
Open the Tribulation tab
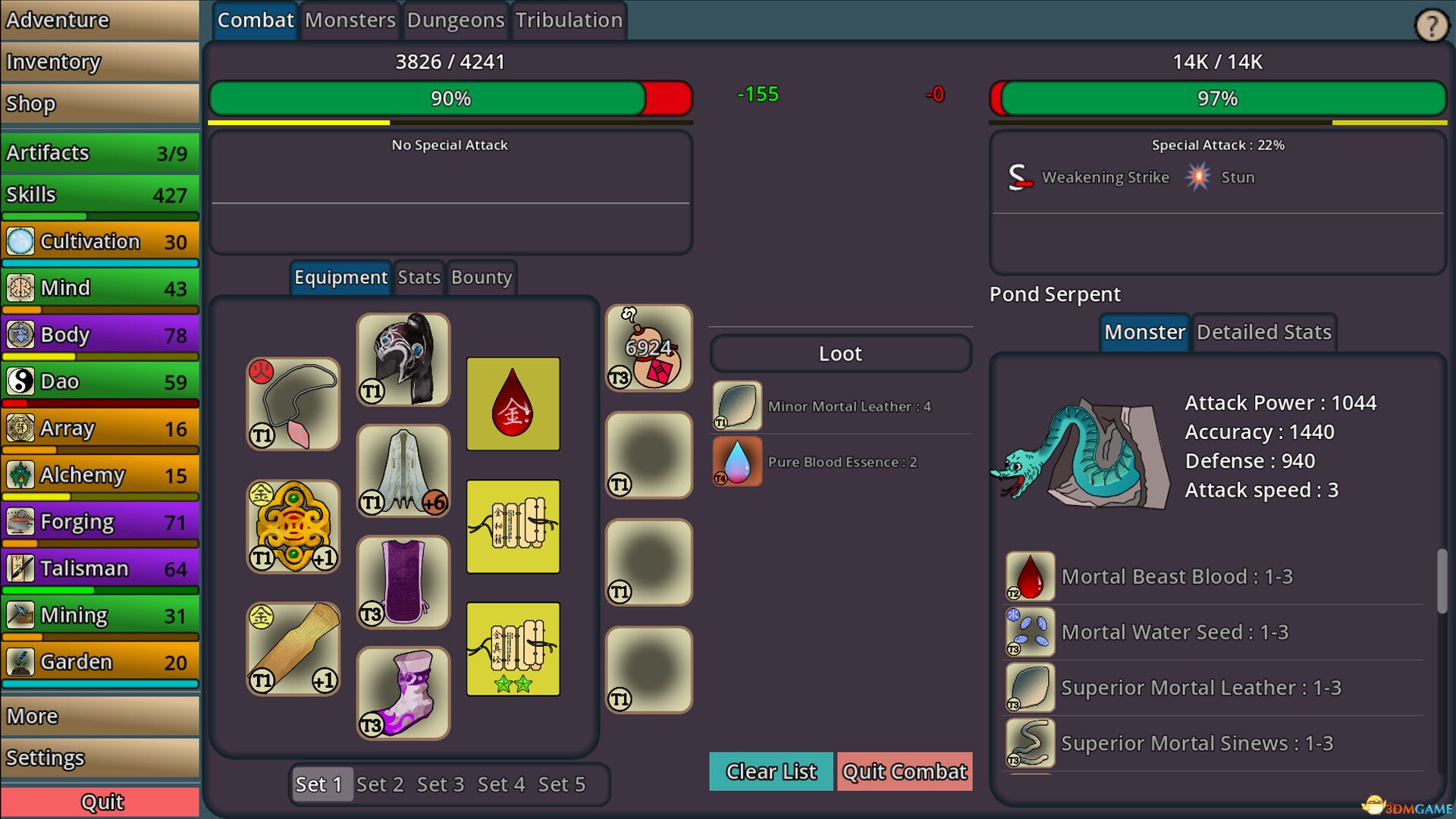569,20
